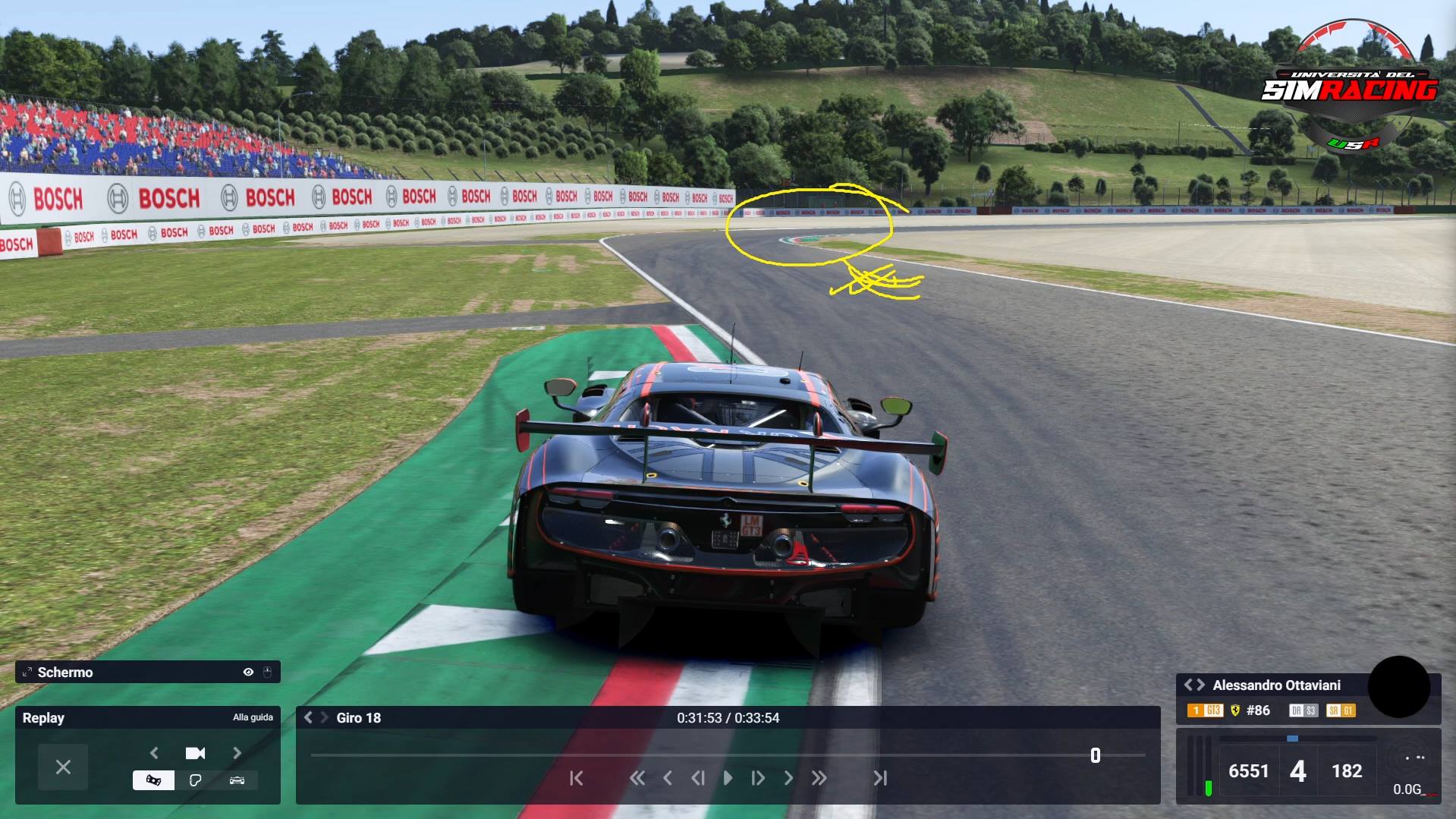Jump to the start of the replay
The width and height of the screenshot is (1456, 819).
click(x=577, y=778)
